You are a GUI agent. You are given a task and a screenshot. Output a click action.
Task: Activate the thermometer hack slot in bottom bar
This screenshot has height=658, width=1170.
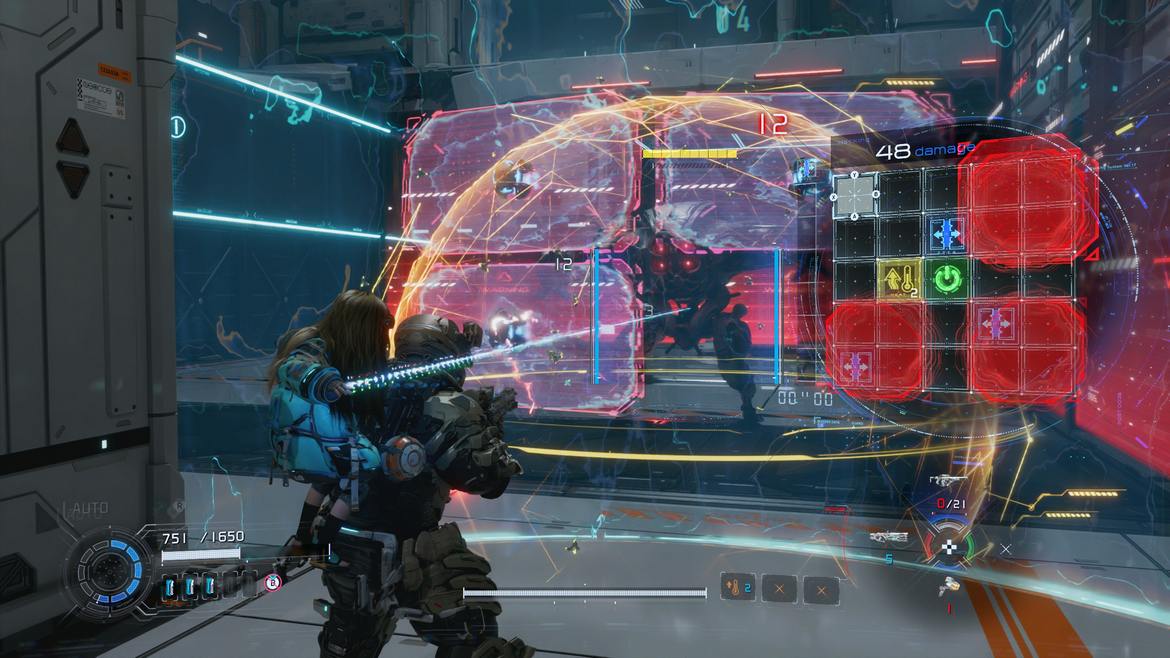click(737, 588)
